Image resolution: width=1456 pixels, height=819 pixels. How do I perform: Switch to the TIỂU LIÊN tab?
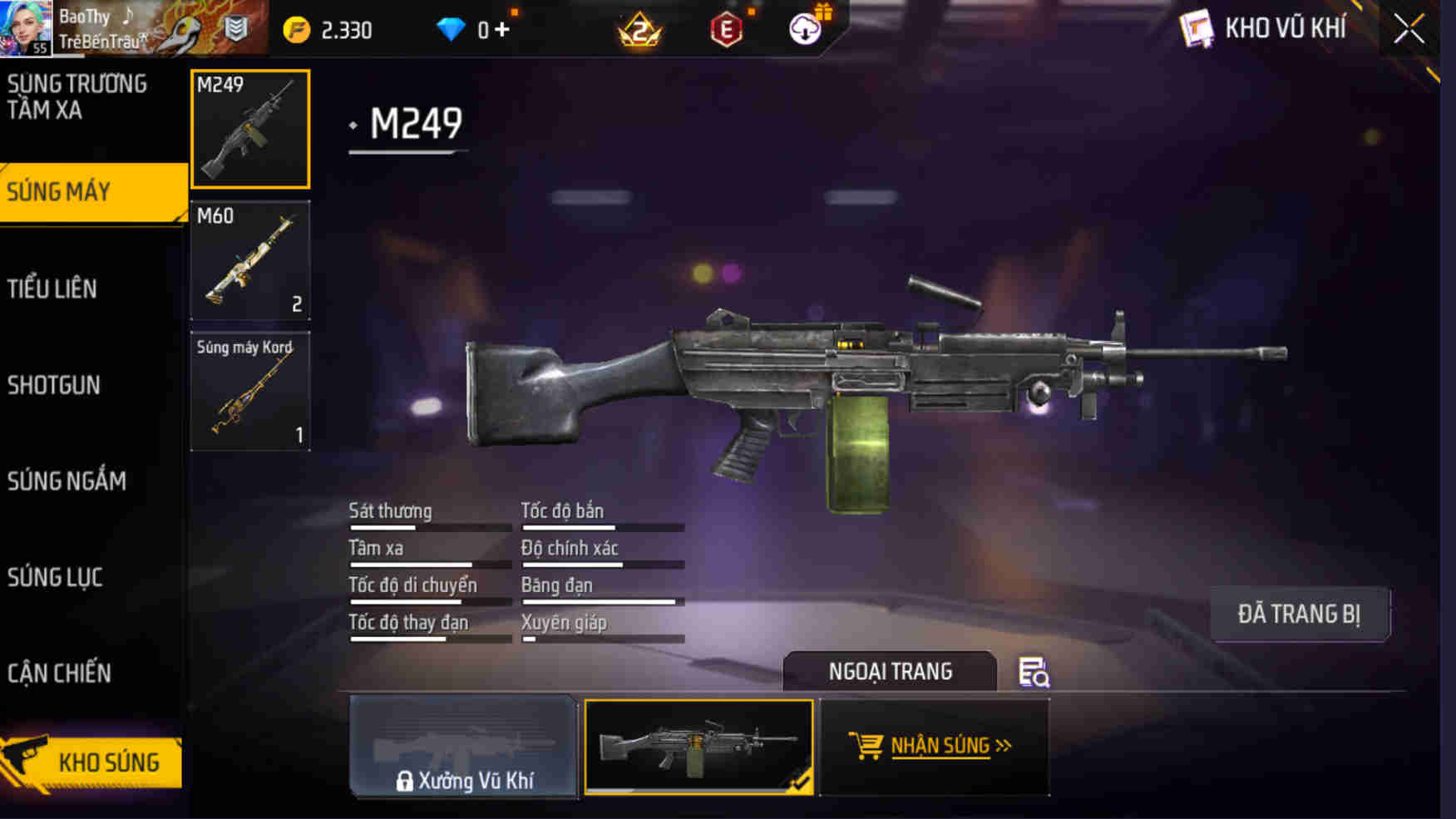[x=52, y=289]
